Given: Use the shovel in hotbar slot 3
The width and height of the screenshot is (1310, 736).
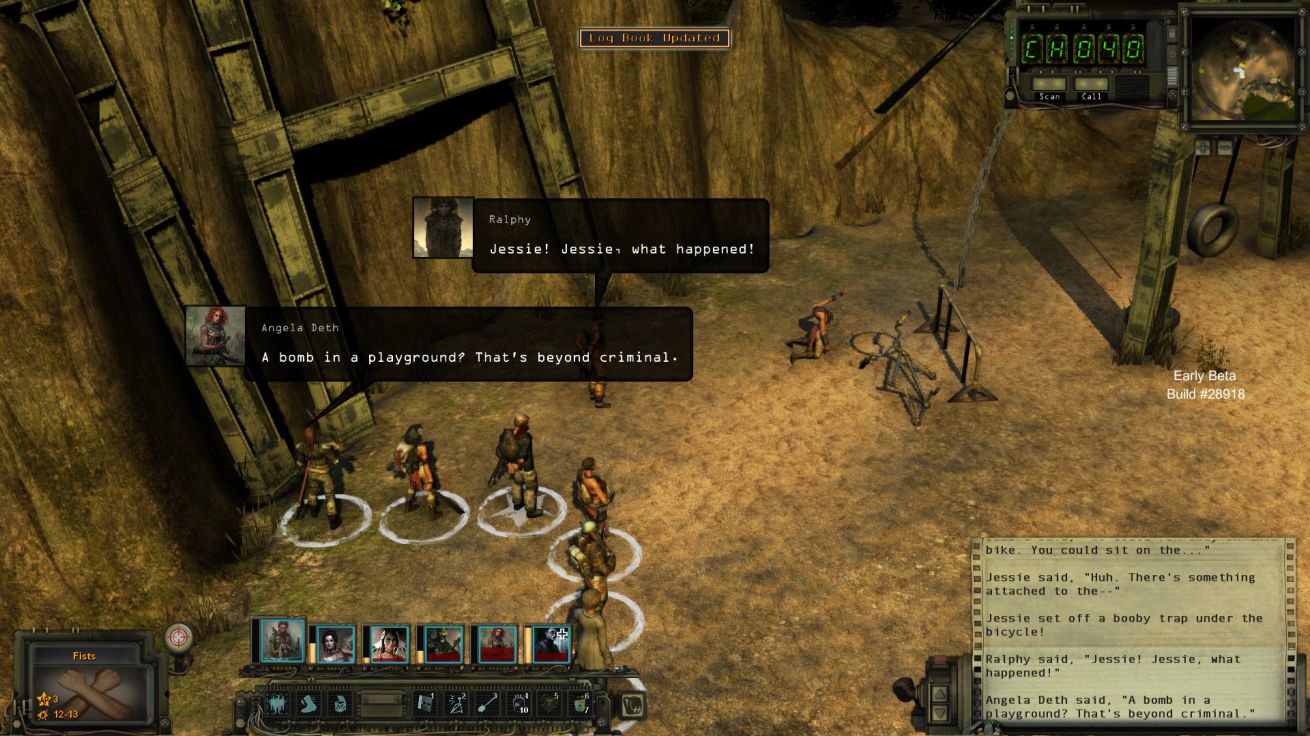Looking at the screenshot, I should click(x=487, y=704).
